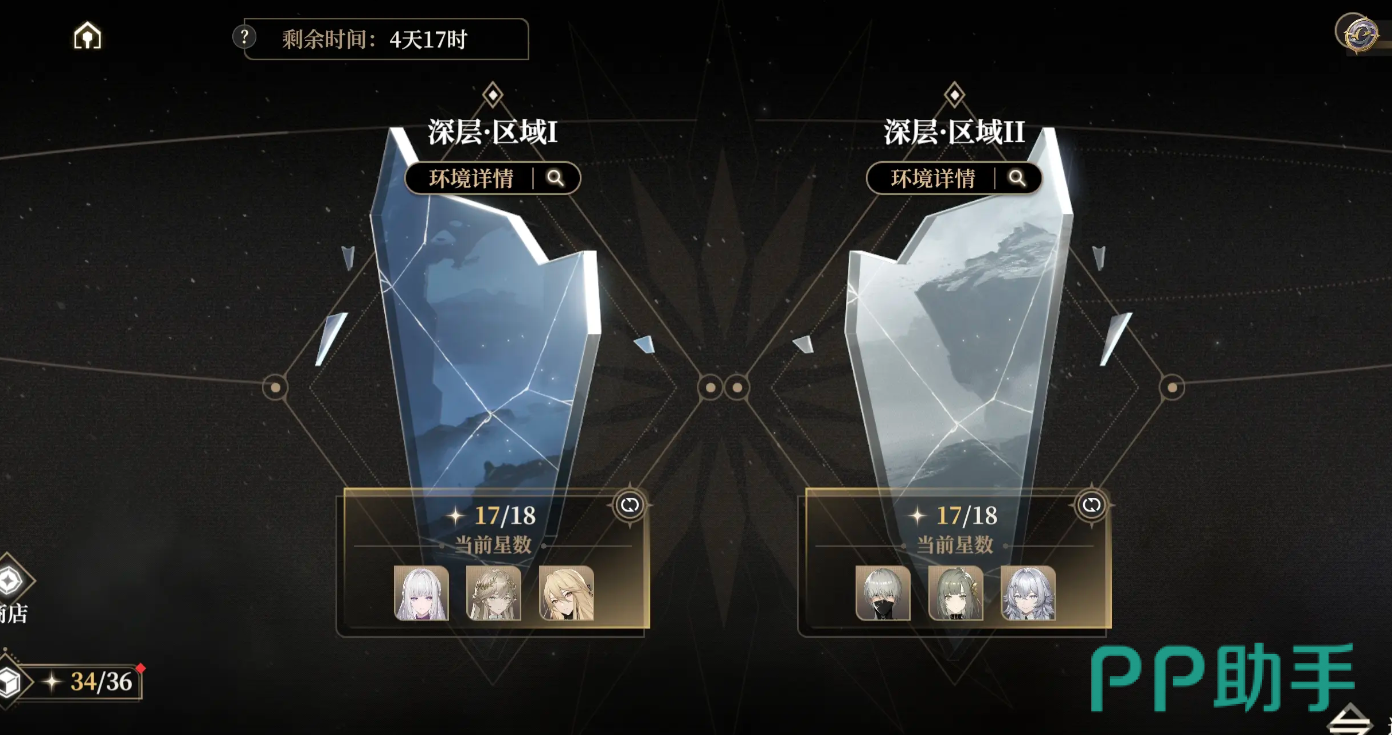Screen dimensions: 1392x735
Task: Show environment details for 深层·区域II
Action: click(x=954, y=179)
